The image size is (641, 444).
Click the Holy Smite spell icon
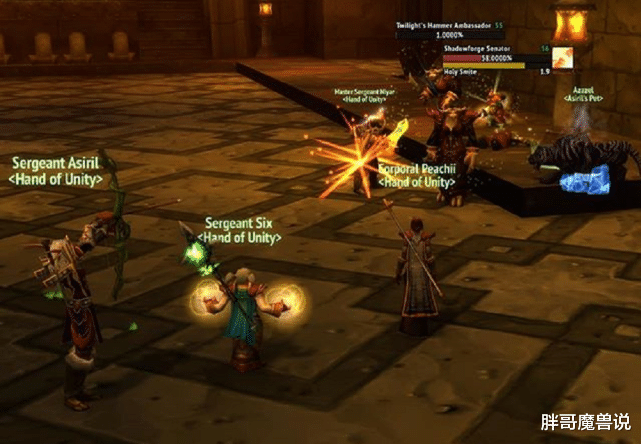tap(564, 59)
